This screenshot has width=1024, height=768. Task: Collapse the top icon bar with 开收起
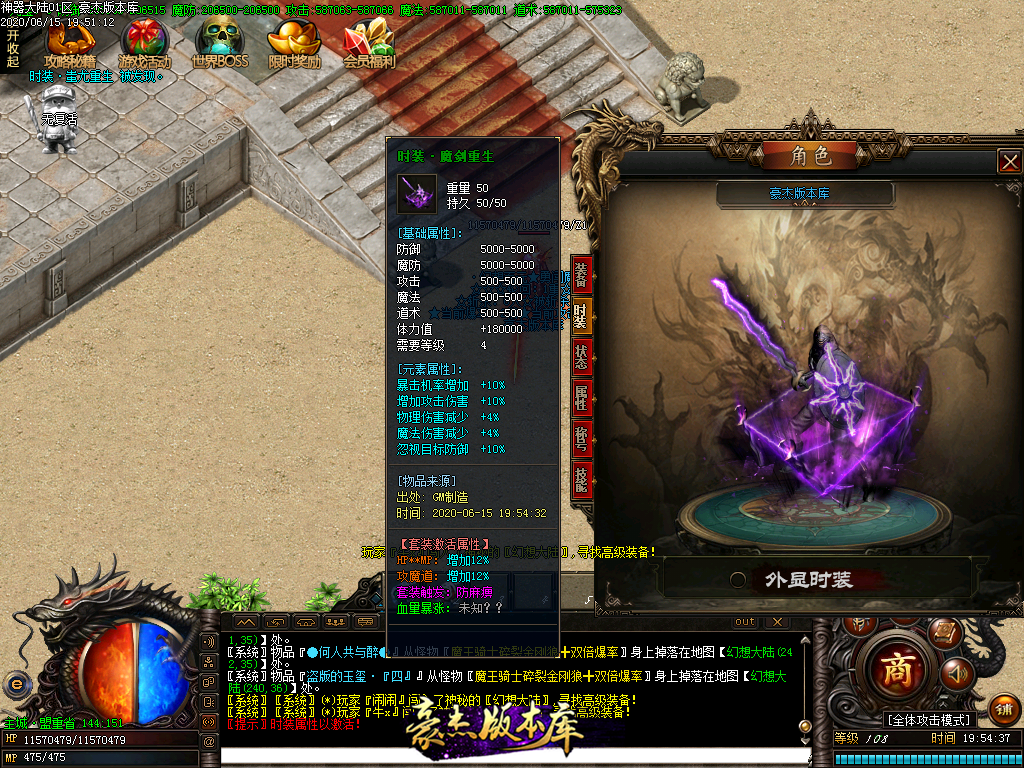coord(13,48)
